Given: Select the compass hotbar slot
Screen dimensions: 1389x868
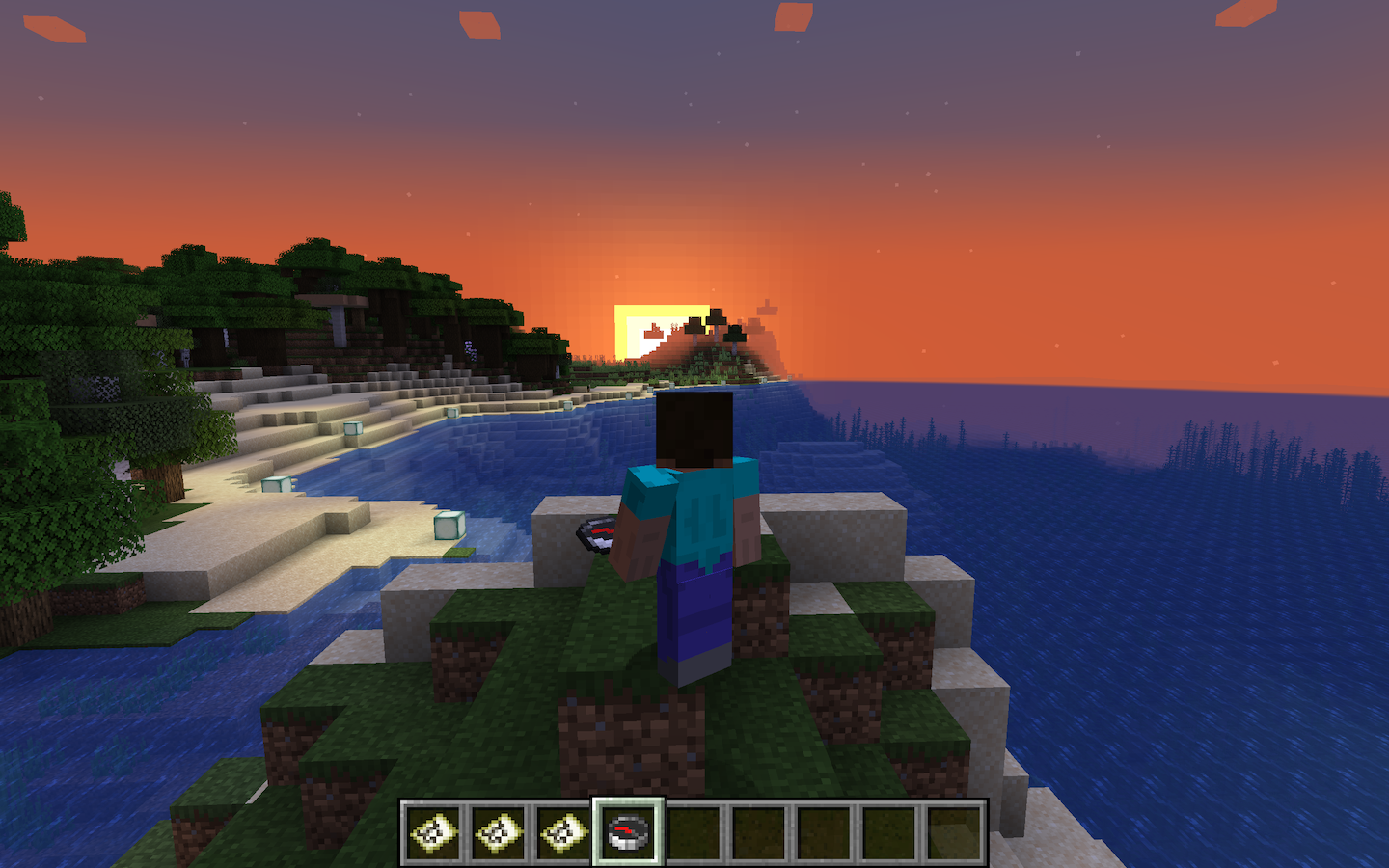Looking at the screenshot, I should point(629,831).
